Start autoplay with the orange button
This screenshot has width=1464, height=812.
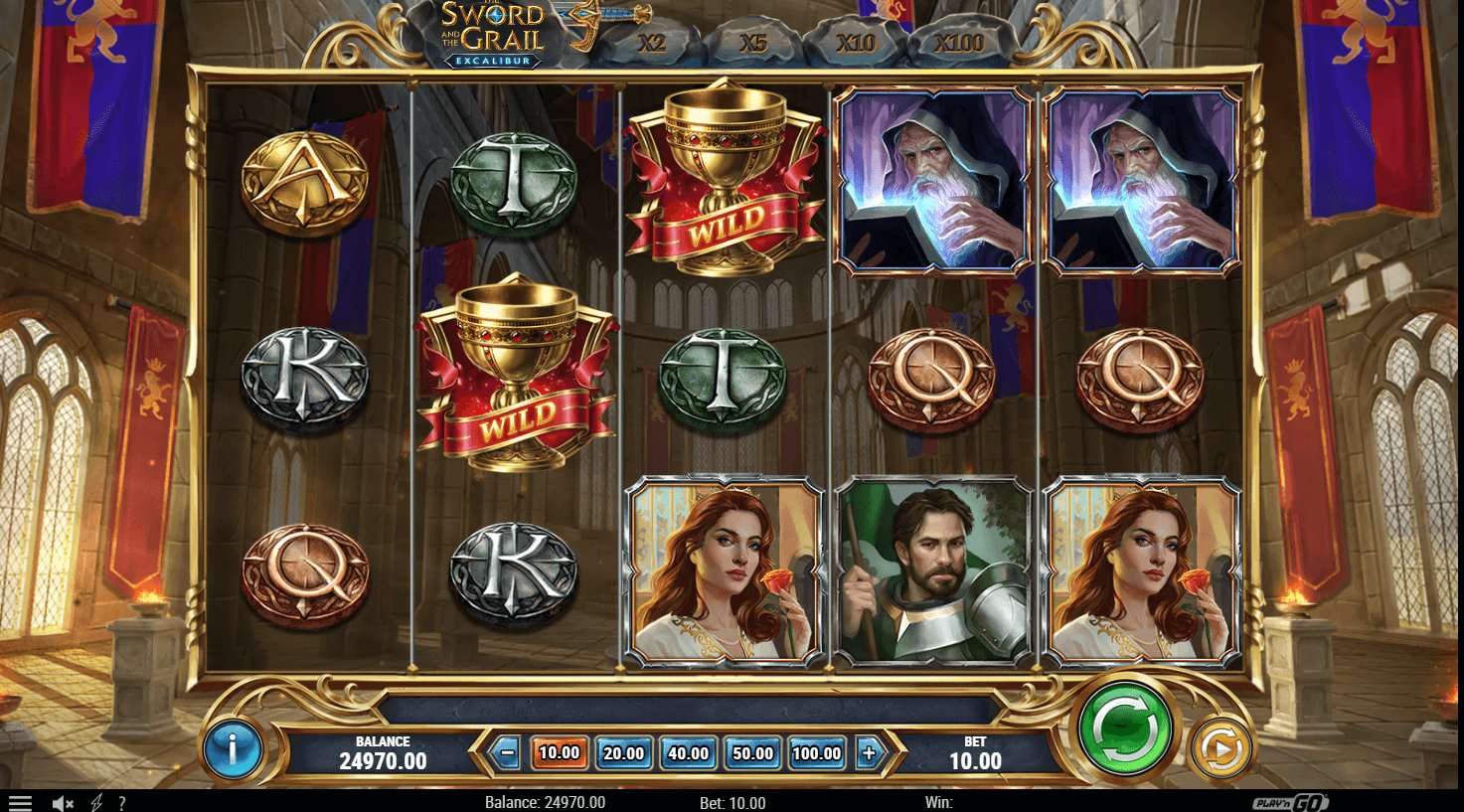pos(1220,748)
